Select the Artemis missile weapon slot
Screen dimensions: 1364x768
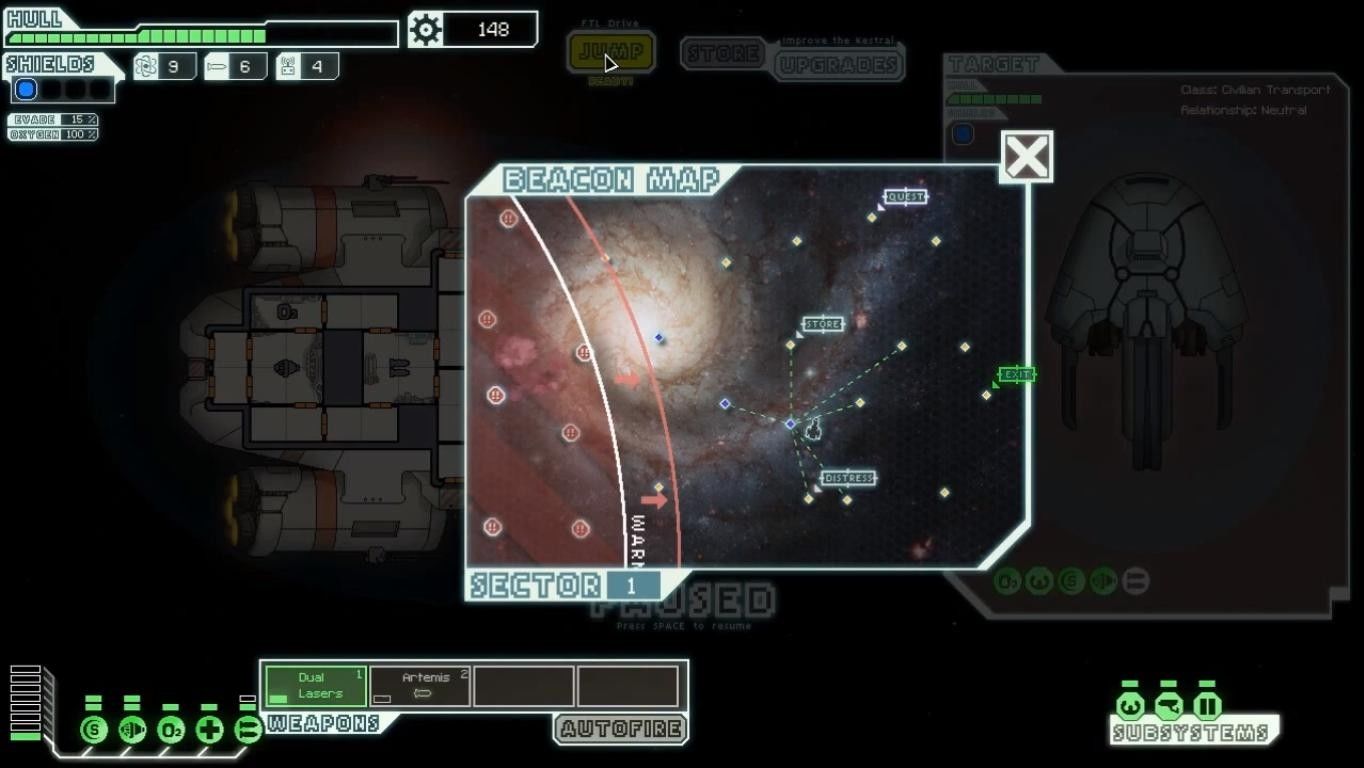pos(420,686)
